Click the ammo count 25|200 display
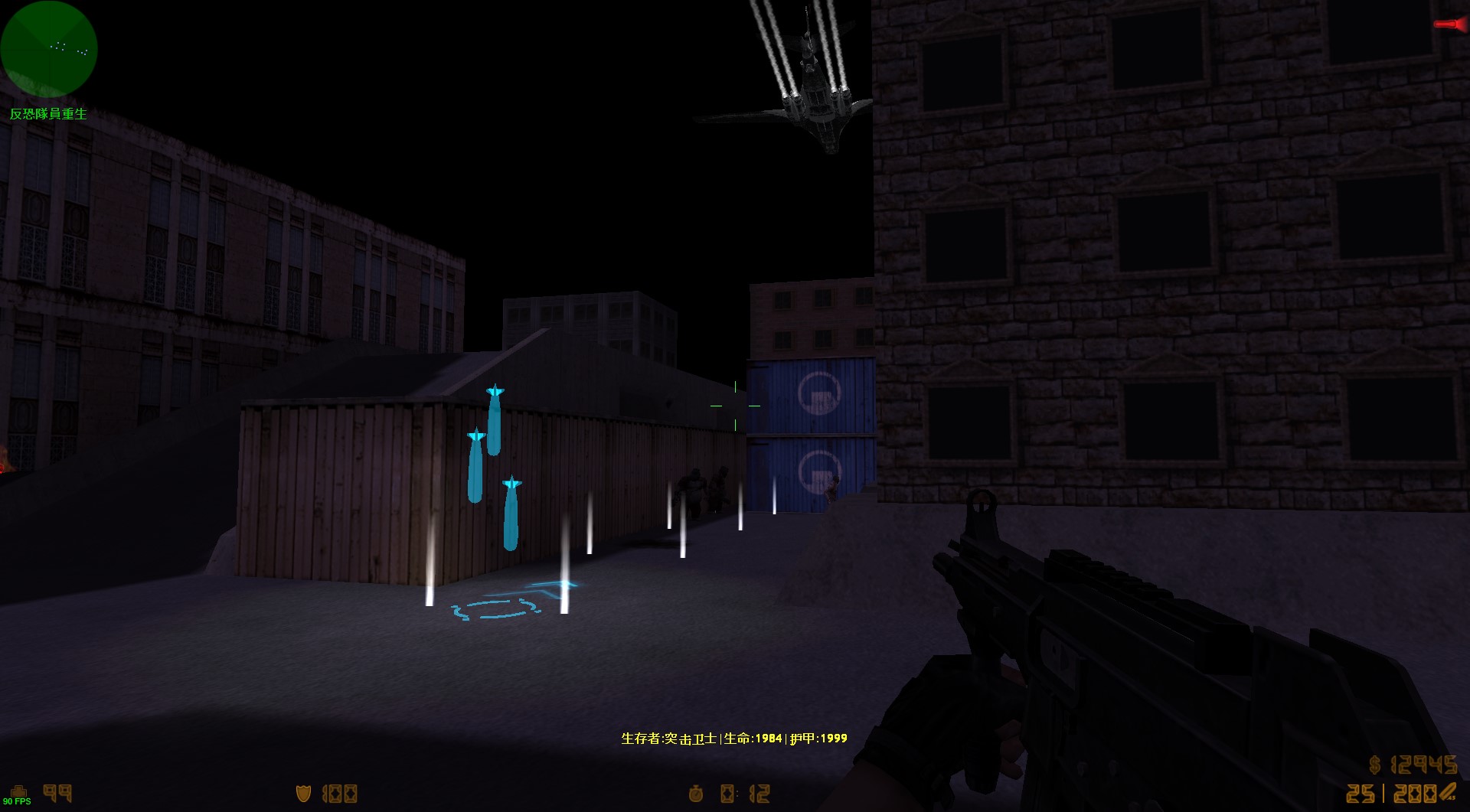 (1391, 794)
